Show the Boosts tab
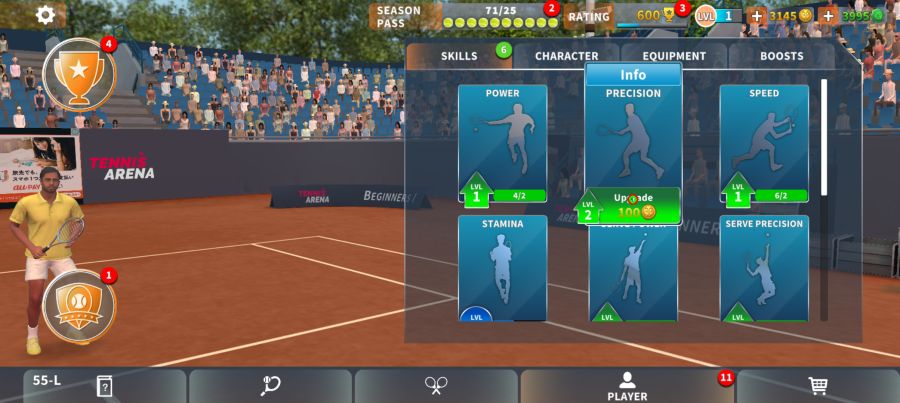The height and width of the screenshot is (403, 900). [781, 56]
